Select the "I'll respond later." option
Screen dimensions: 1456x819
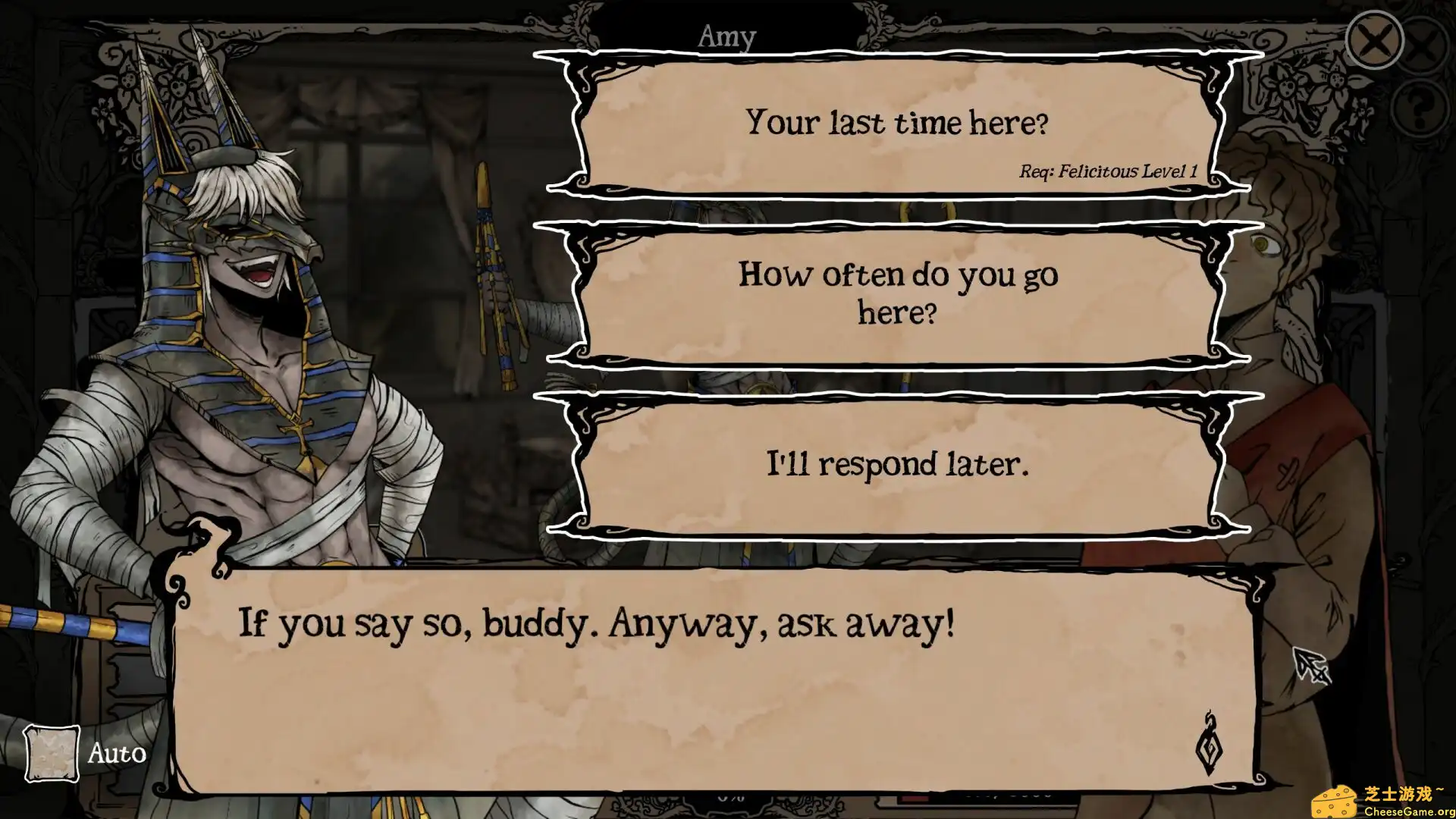[x=897, y=464]
